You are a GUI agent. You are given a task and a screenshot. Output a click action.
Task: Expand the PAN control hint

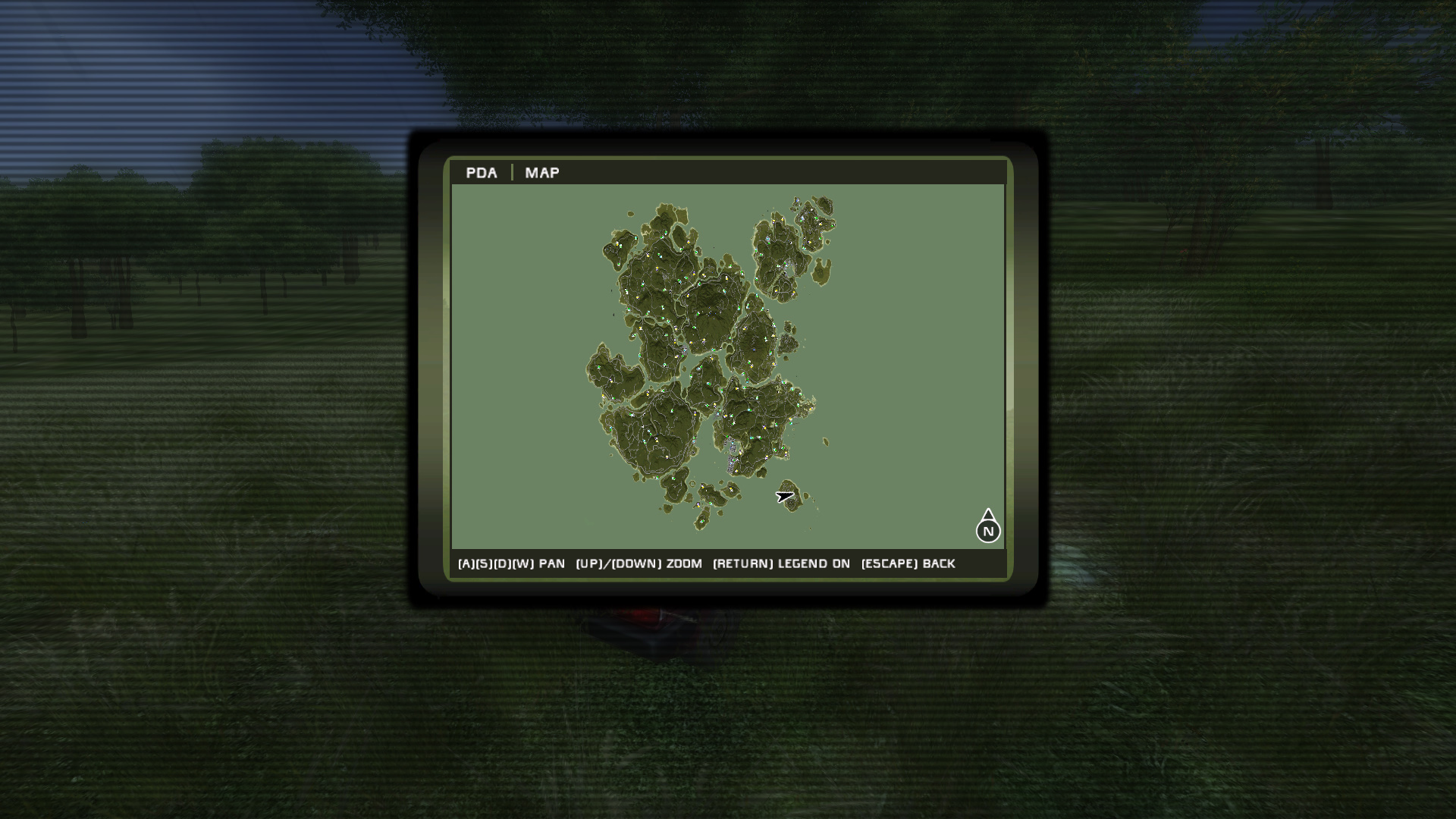[510, 563]
